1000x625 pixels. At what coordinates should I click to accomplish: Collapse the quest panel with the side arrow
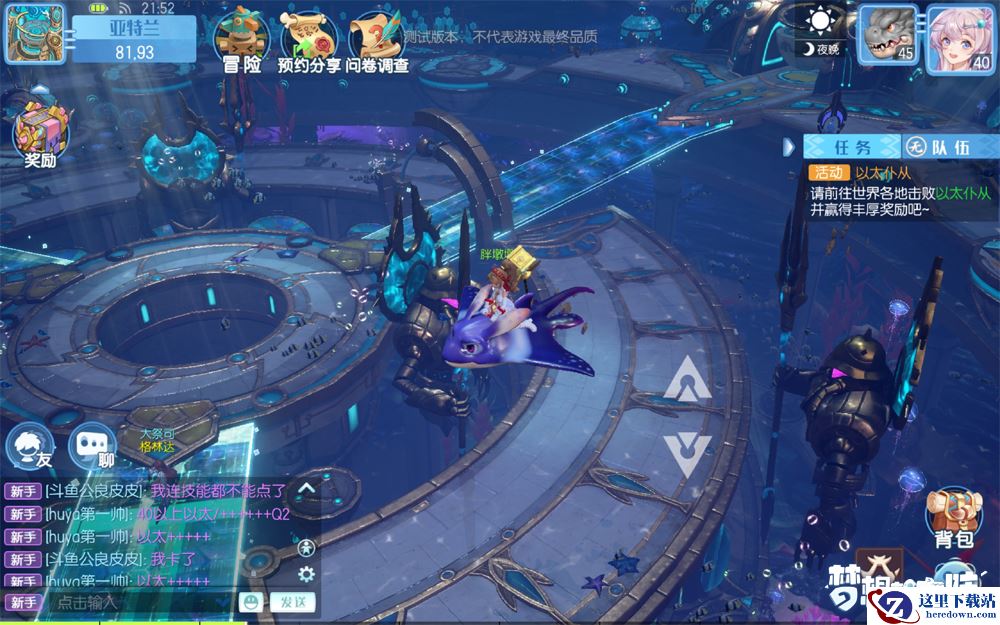point(789,147)
